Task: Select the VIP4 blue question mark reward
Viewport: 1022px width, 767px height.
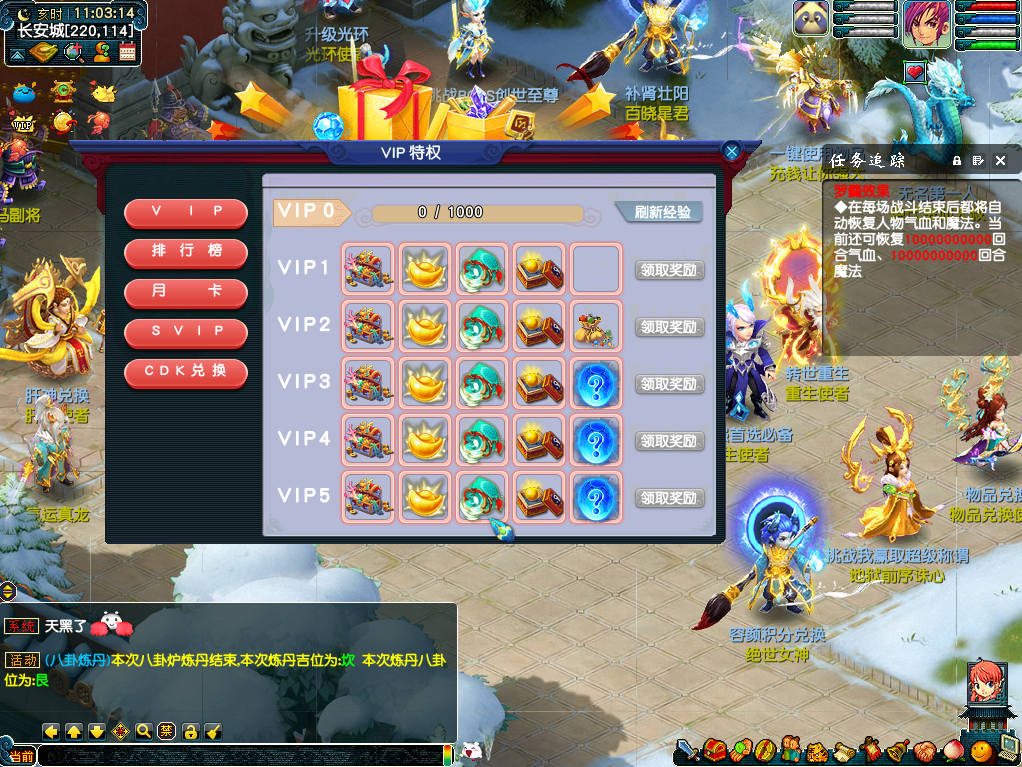Action: coord(596,440)
